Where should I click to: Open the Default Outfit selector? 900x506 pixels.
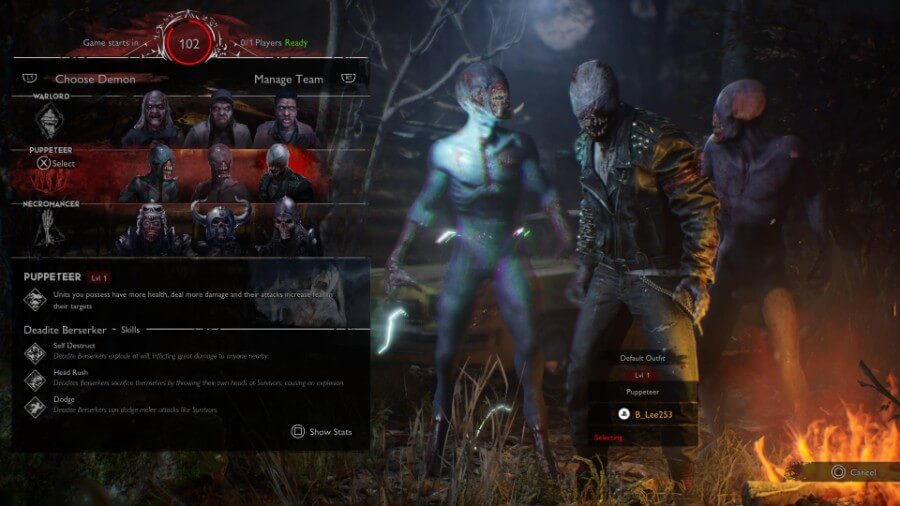(642, 358)
